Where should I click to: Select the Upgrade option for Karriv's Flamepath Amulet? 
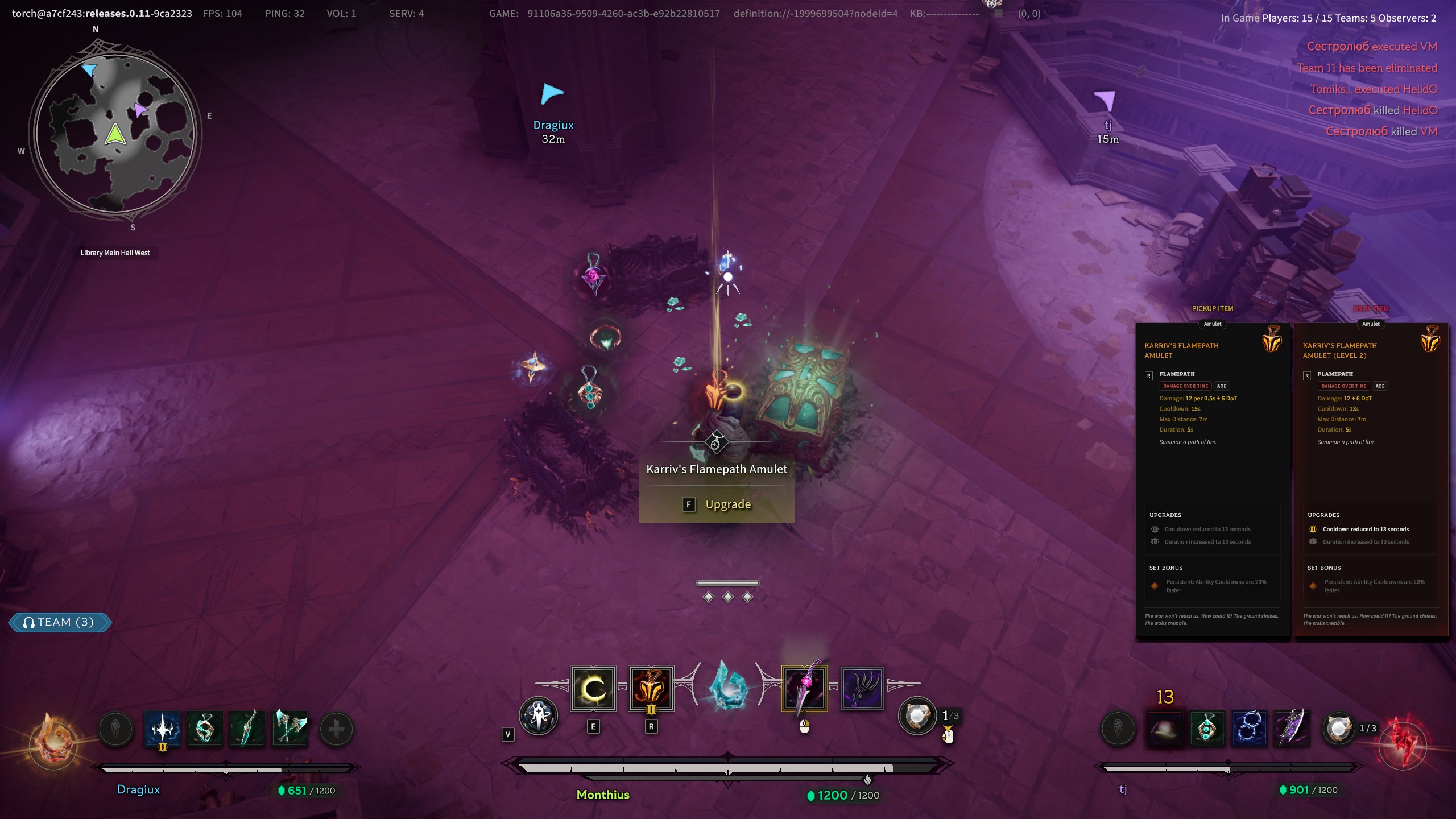(717, 504)
